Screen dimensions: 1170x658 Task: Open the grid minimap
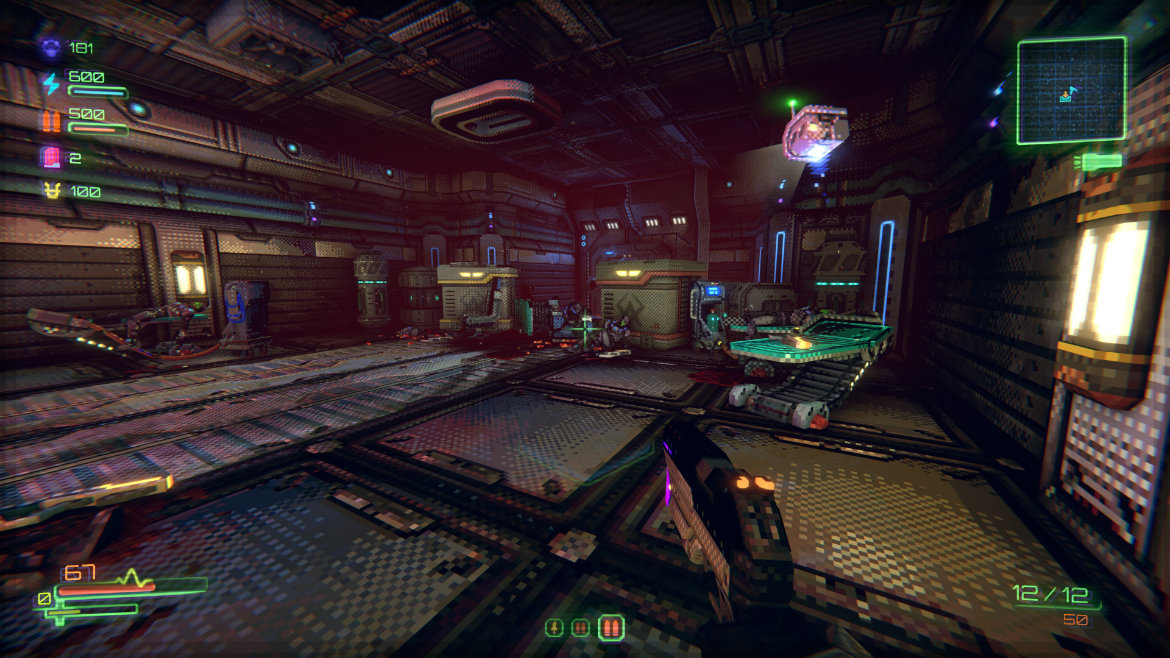click(x=1071, y=91)
